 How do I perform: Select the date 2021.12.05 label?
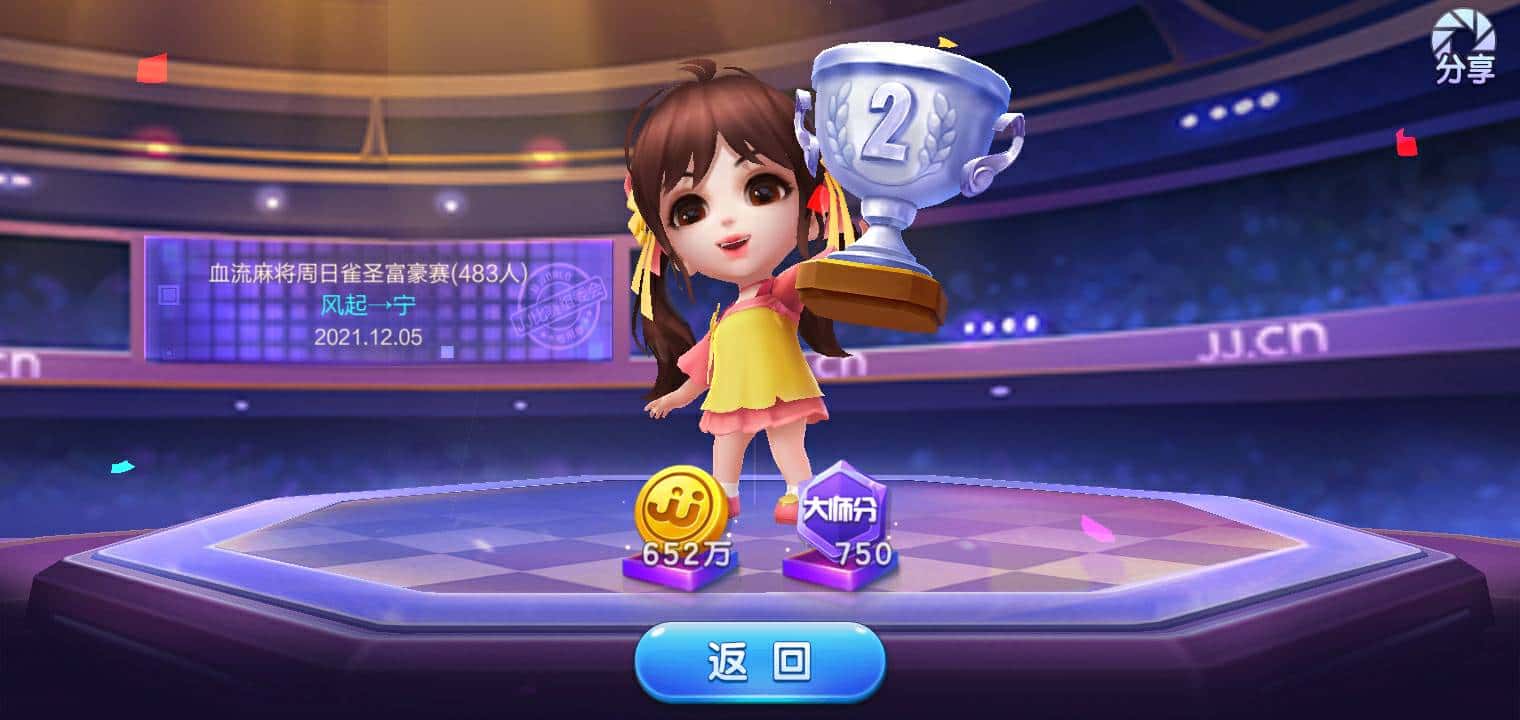click(x=367, y=337)
